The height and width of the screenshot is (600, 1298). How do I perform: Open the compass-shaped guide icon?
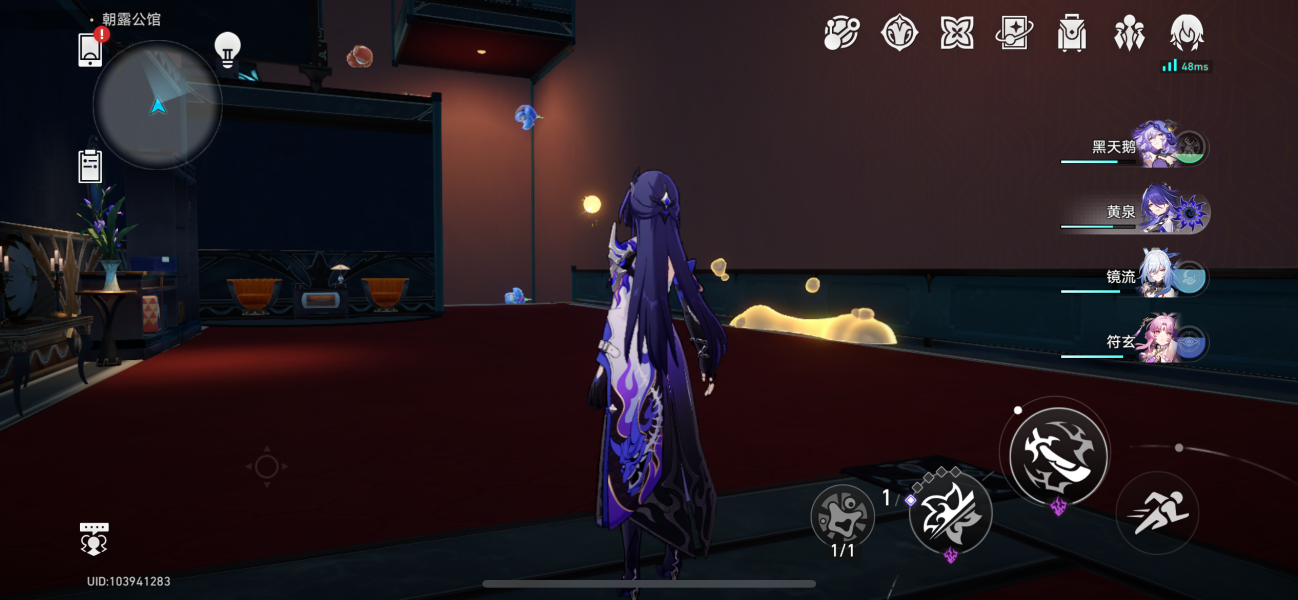point(899,33)
